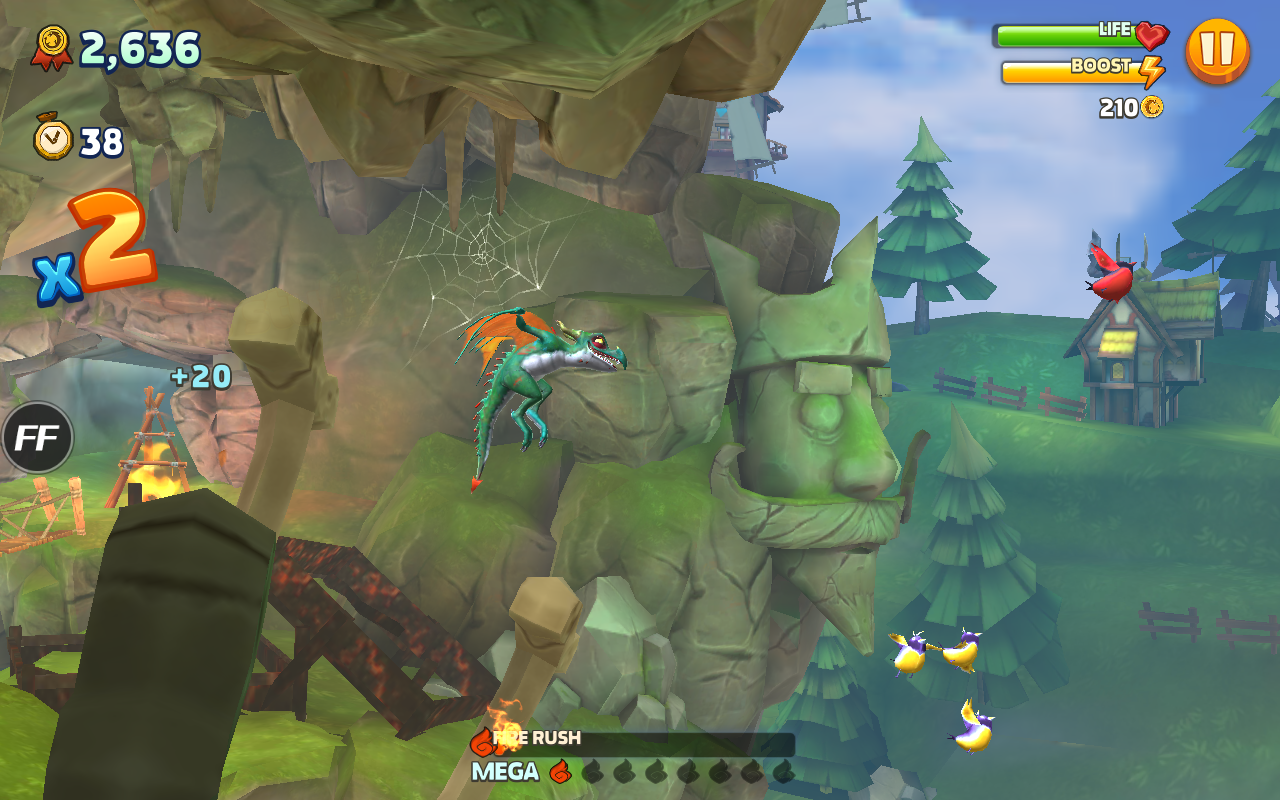Viewport: 1280px width, 800px height.
Task: Activate the FF fast-forward button
Action: pyautogui.click(x=38, y=437)
